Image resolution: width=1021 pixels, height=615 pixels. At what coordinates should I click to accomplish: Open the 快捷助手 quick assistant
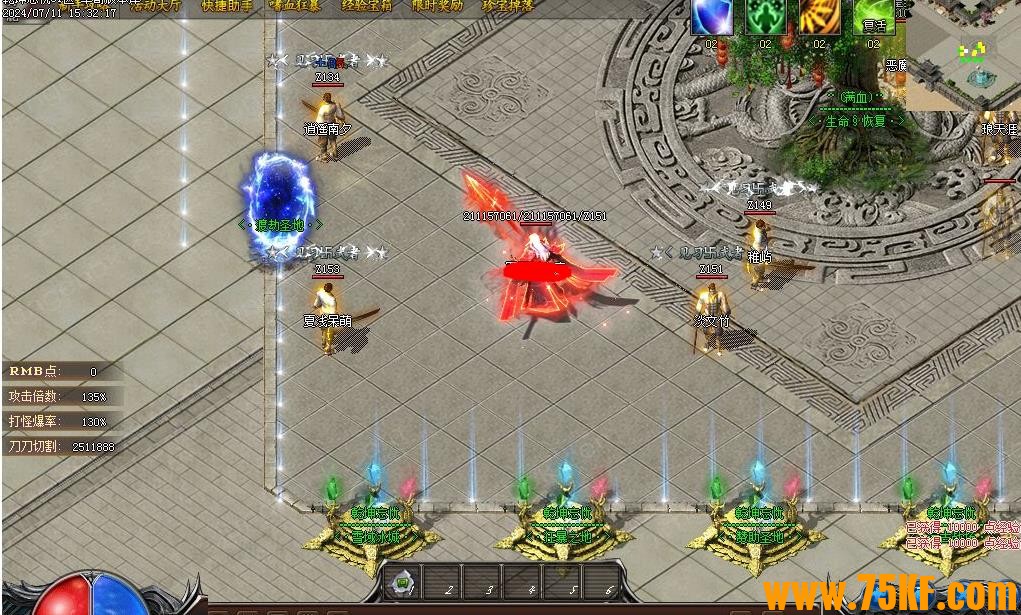click(228, 6)
